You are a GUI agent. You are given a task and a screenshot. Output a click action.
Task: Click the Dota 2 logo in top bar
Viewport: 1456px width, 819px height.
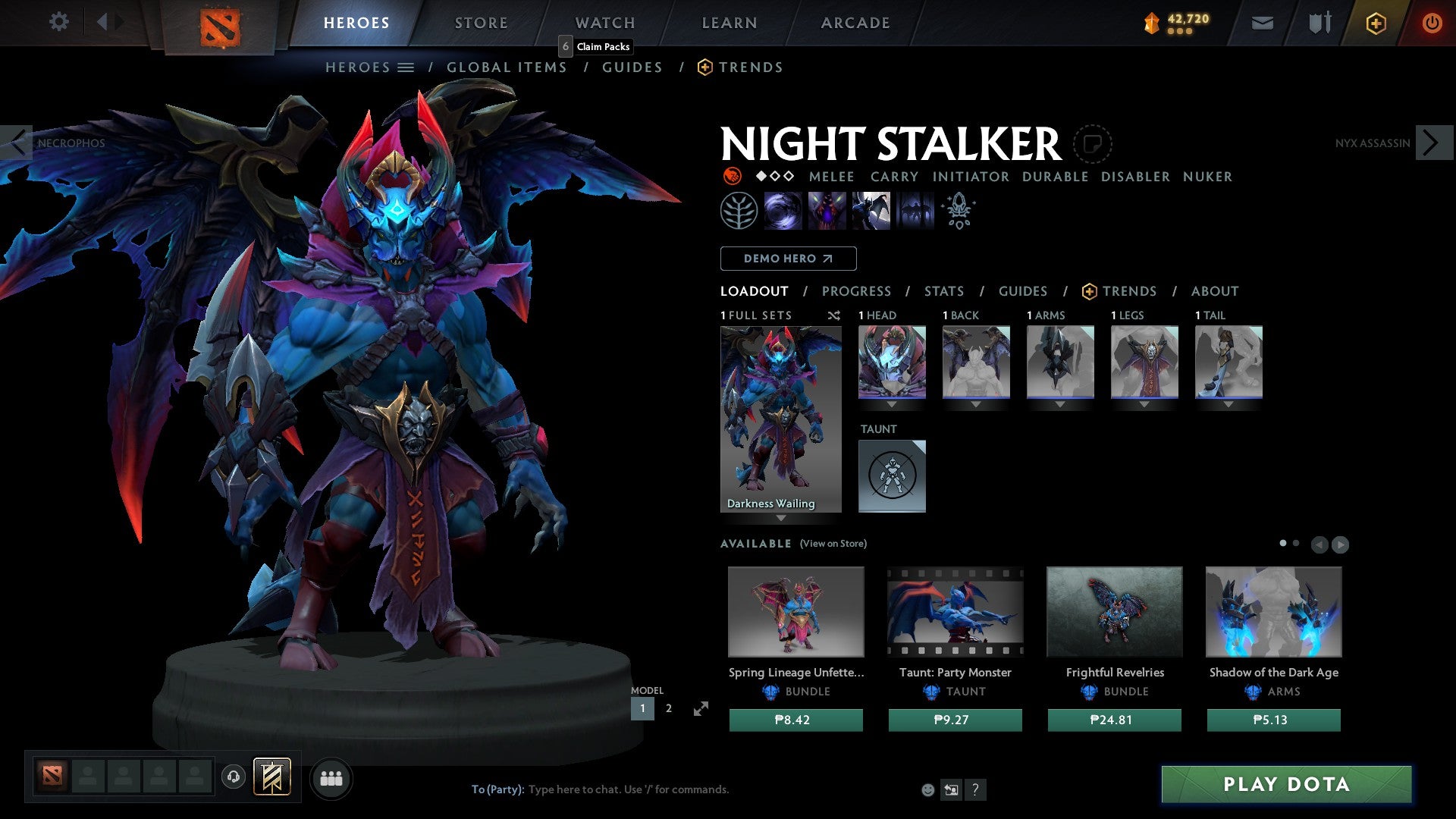pyautogui.click(x=219, y=24)
